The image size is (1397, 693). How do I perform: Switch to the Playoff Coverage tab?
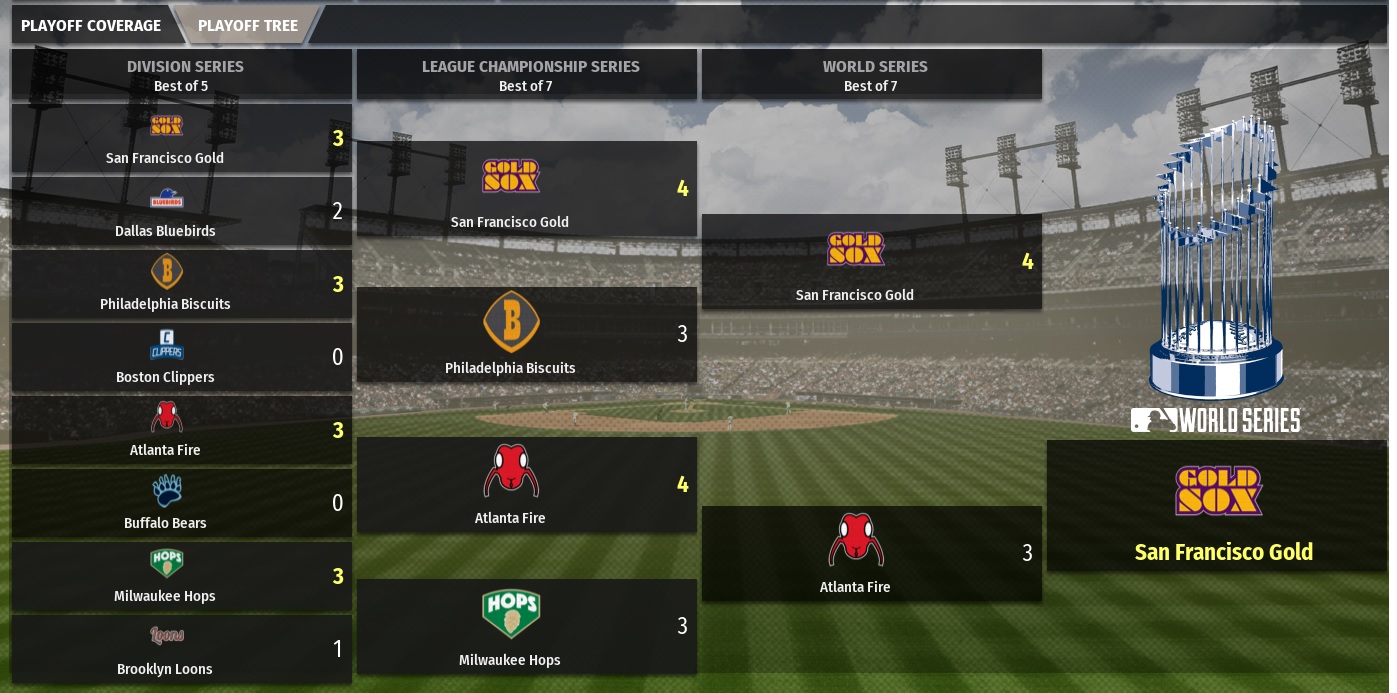pyautogui.click(x=90, y=26)
